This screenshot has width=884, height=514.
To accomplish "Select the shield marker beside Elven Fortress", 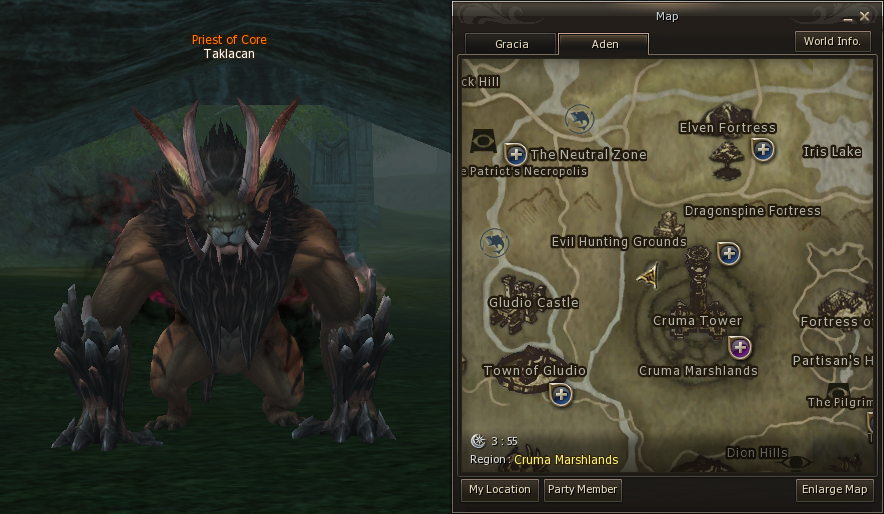I will [763, 150].
